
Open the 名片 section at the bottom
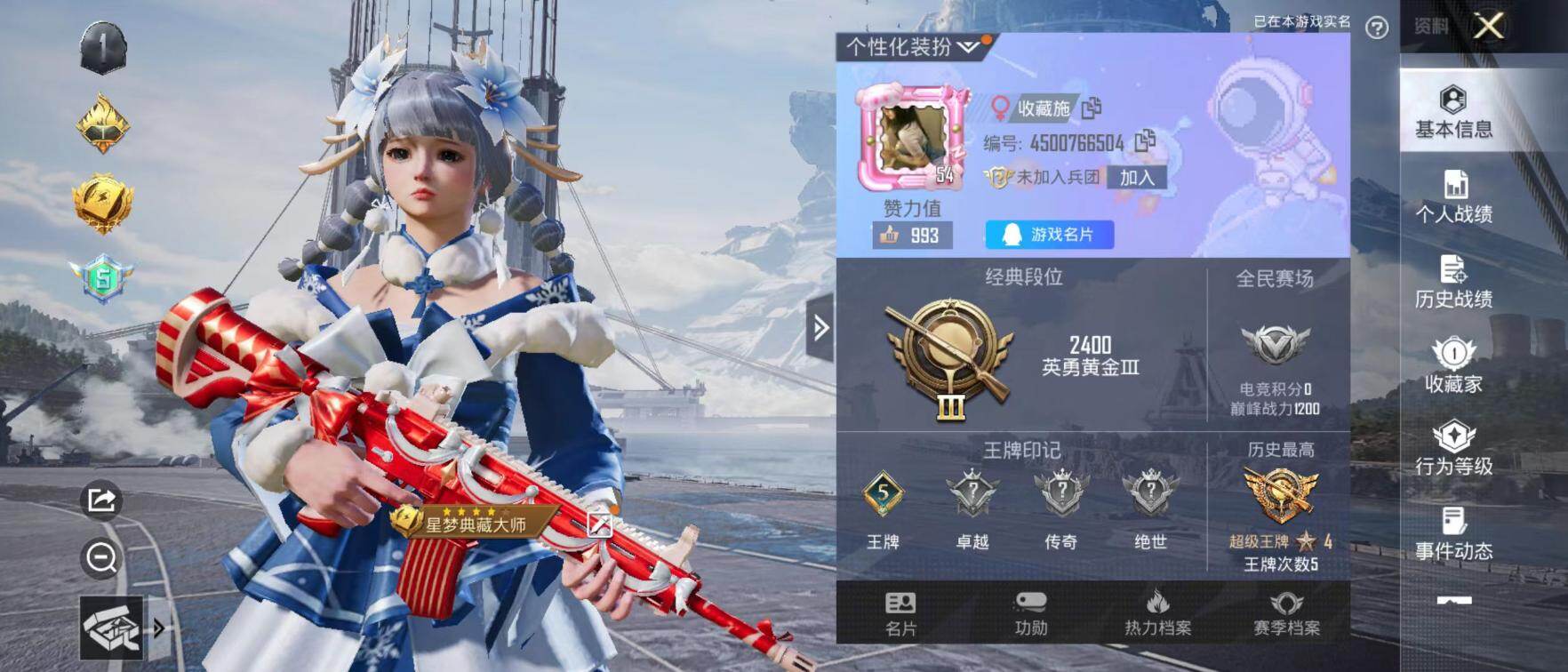coord(900,614)
